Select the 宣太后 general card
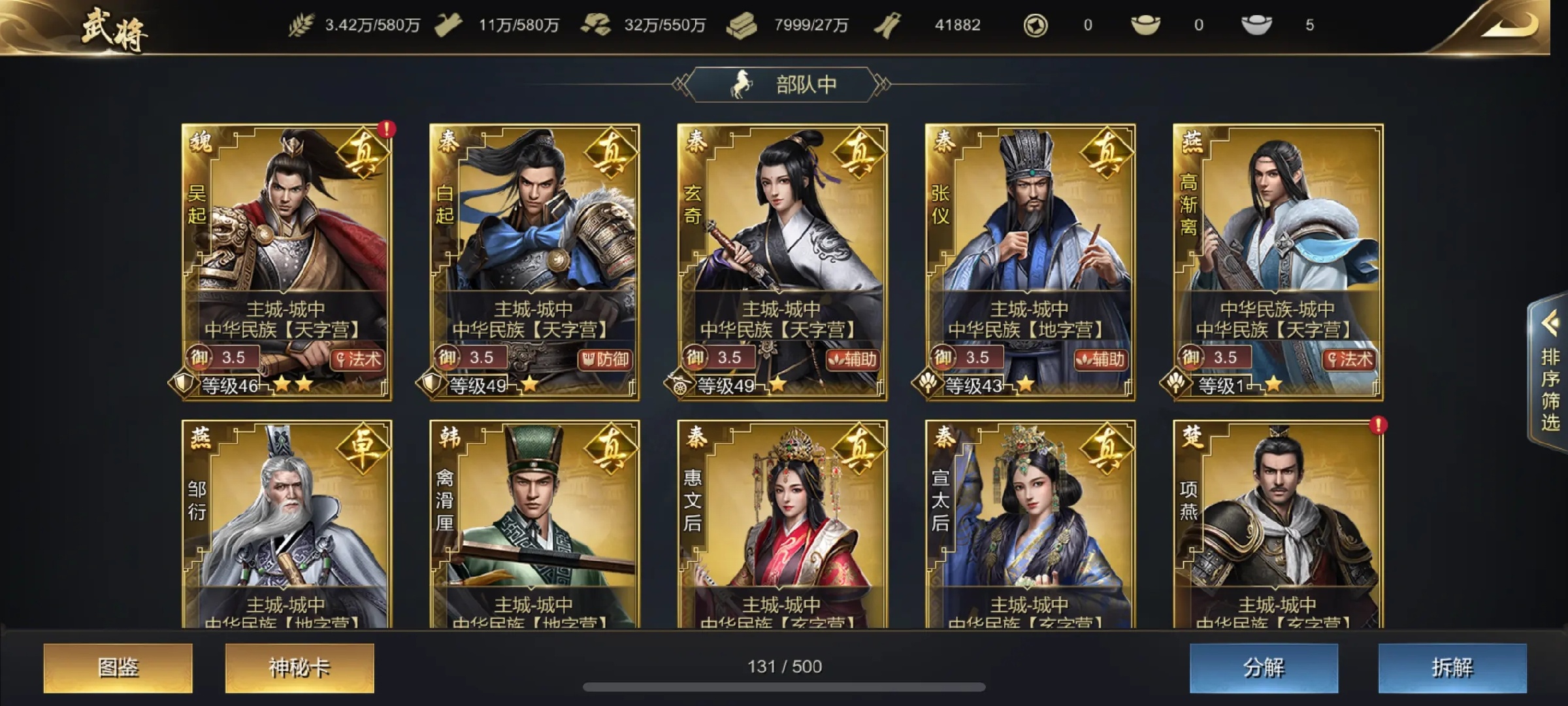1568x706 pixels. (x=1030, y=523)
